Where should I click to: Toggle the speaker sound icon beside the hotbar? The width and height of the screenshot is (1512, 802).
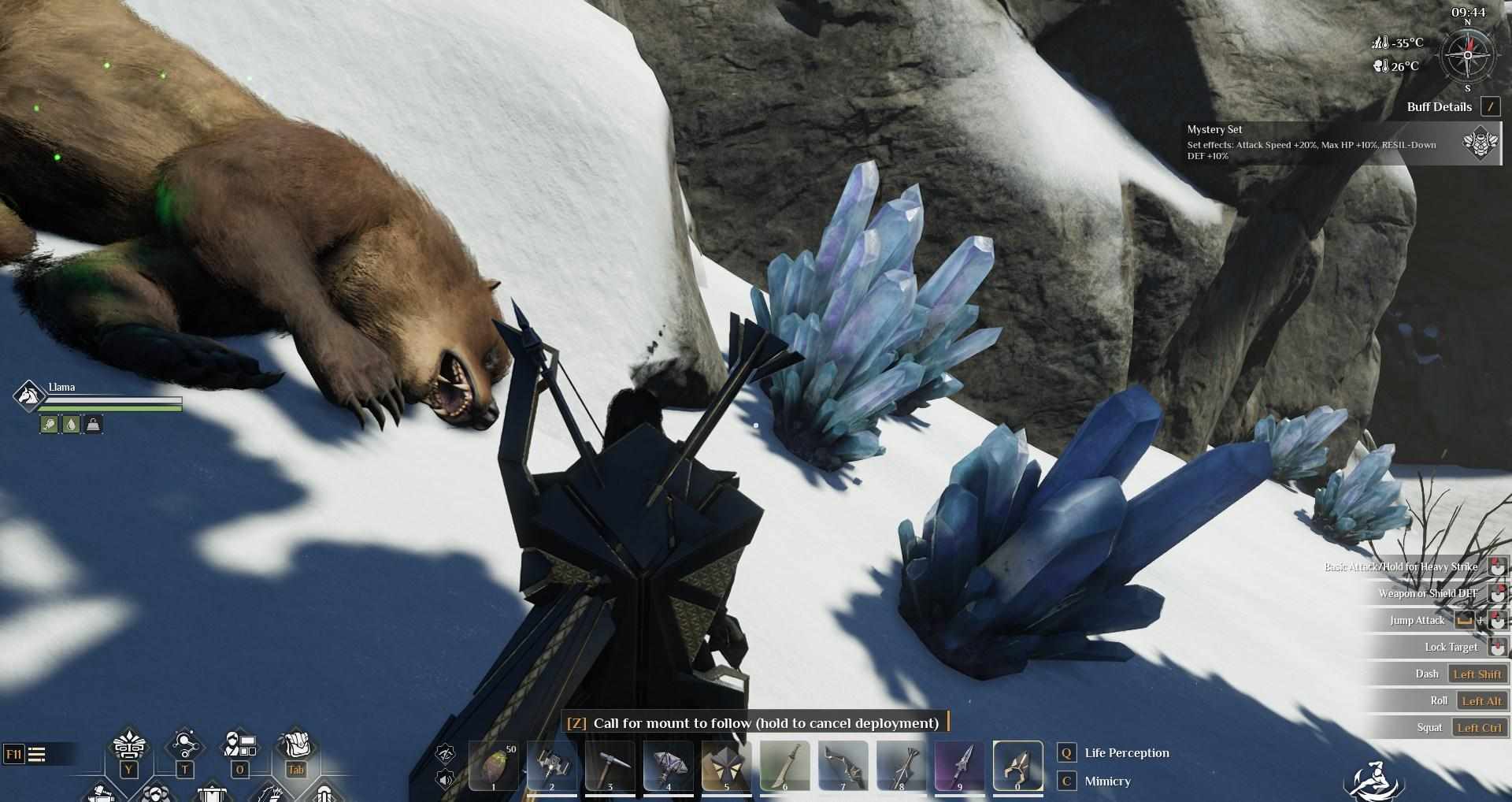446,780
